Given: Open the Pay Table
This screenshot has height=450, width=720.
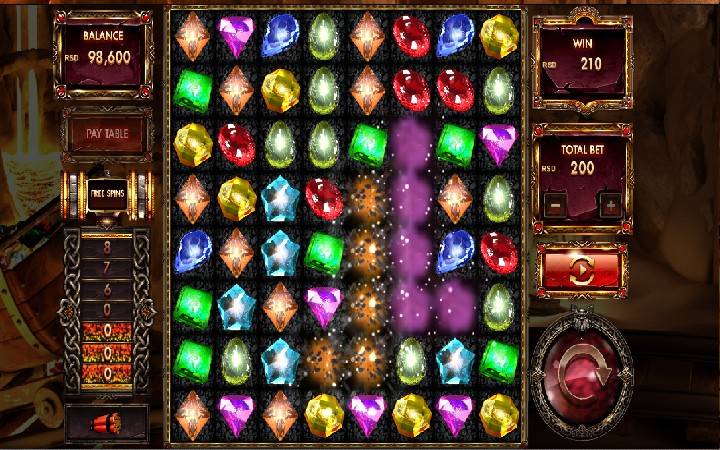Looking at the screenshot, I should point(106,133).
